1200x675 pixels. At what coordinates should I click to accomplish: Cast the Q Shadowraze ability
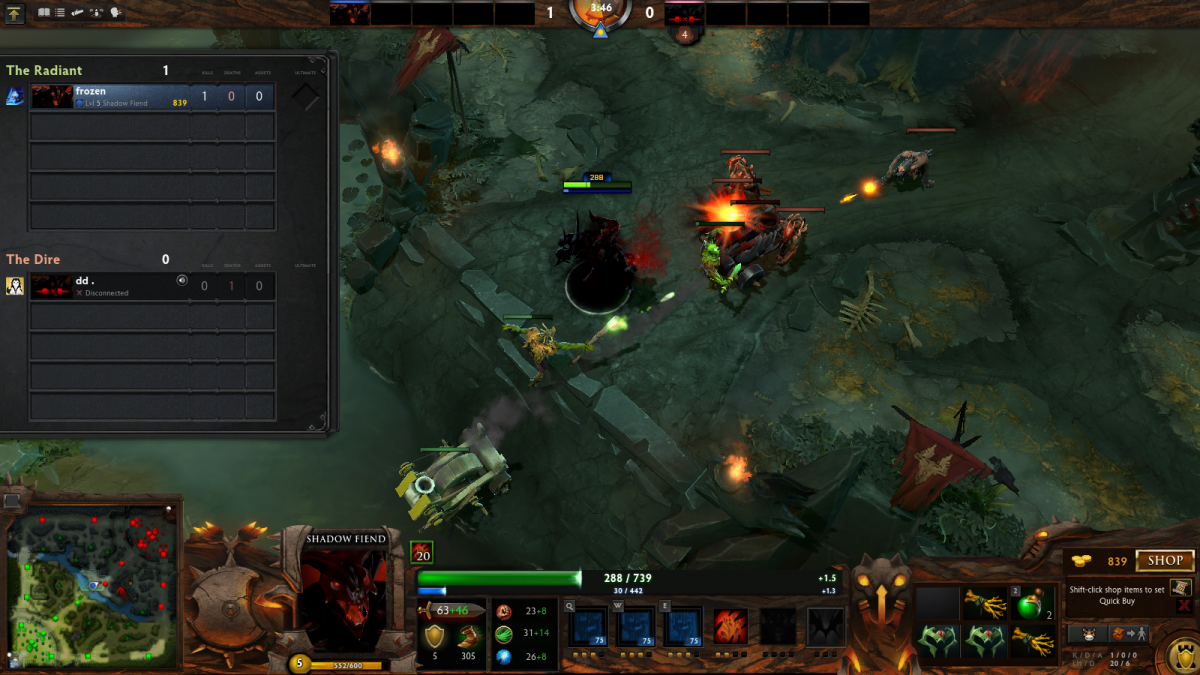586,627
